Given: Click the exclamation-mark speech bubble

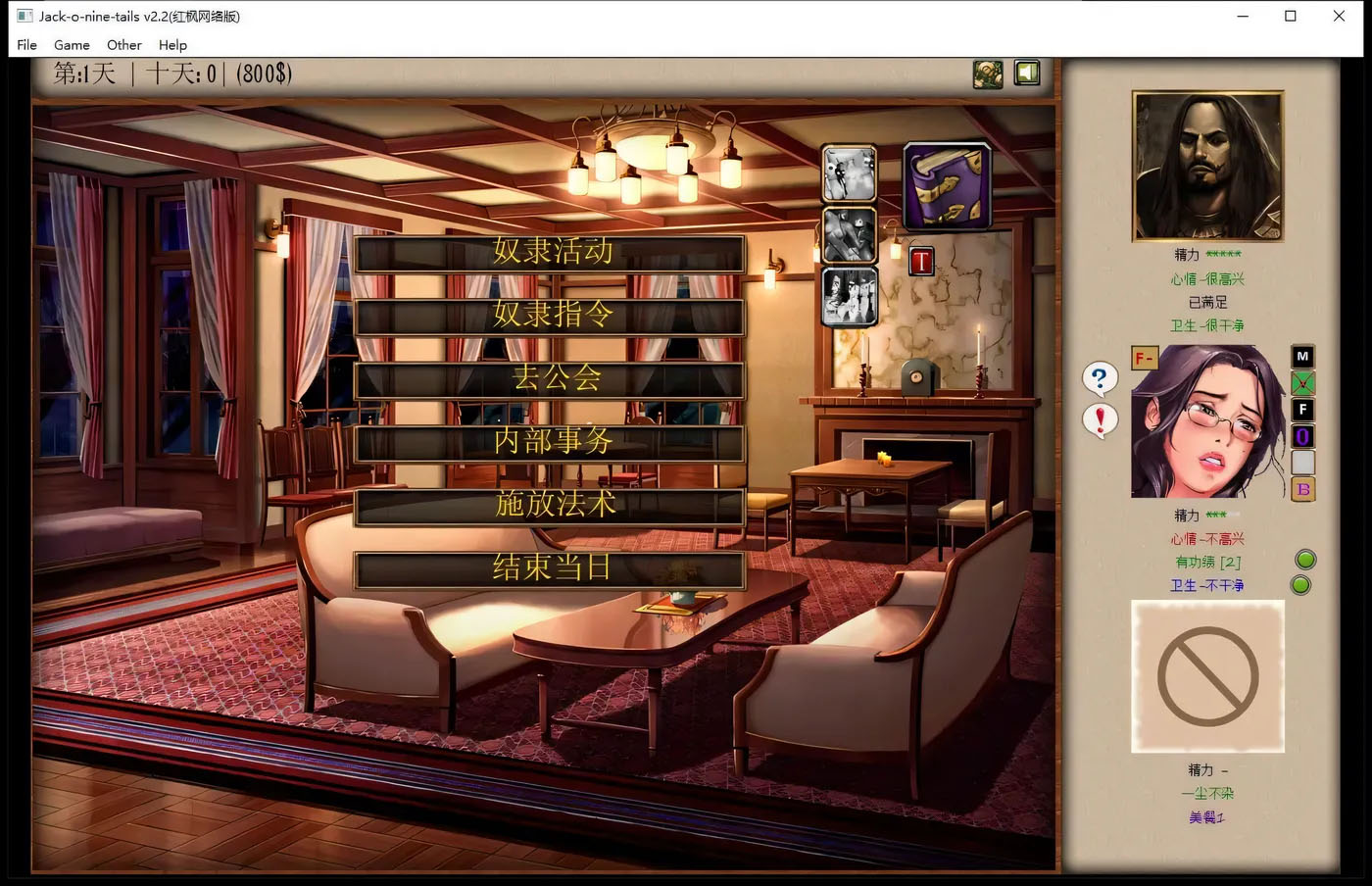Looking at the screenshot, I should [x=1100, y=420].
